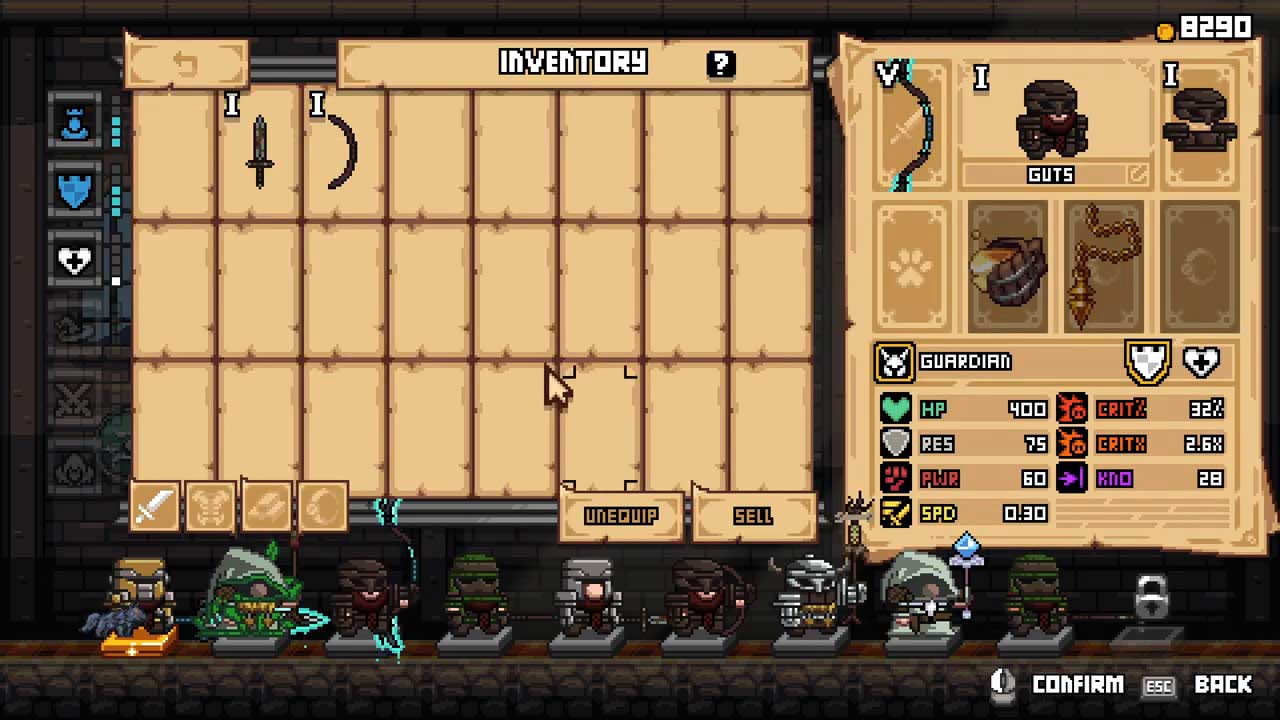Select the dagger in the inventory
This screenshot has height=720, width=1280.
[260, 152]
